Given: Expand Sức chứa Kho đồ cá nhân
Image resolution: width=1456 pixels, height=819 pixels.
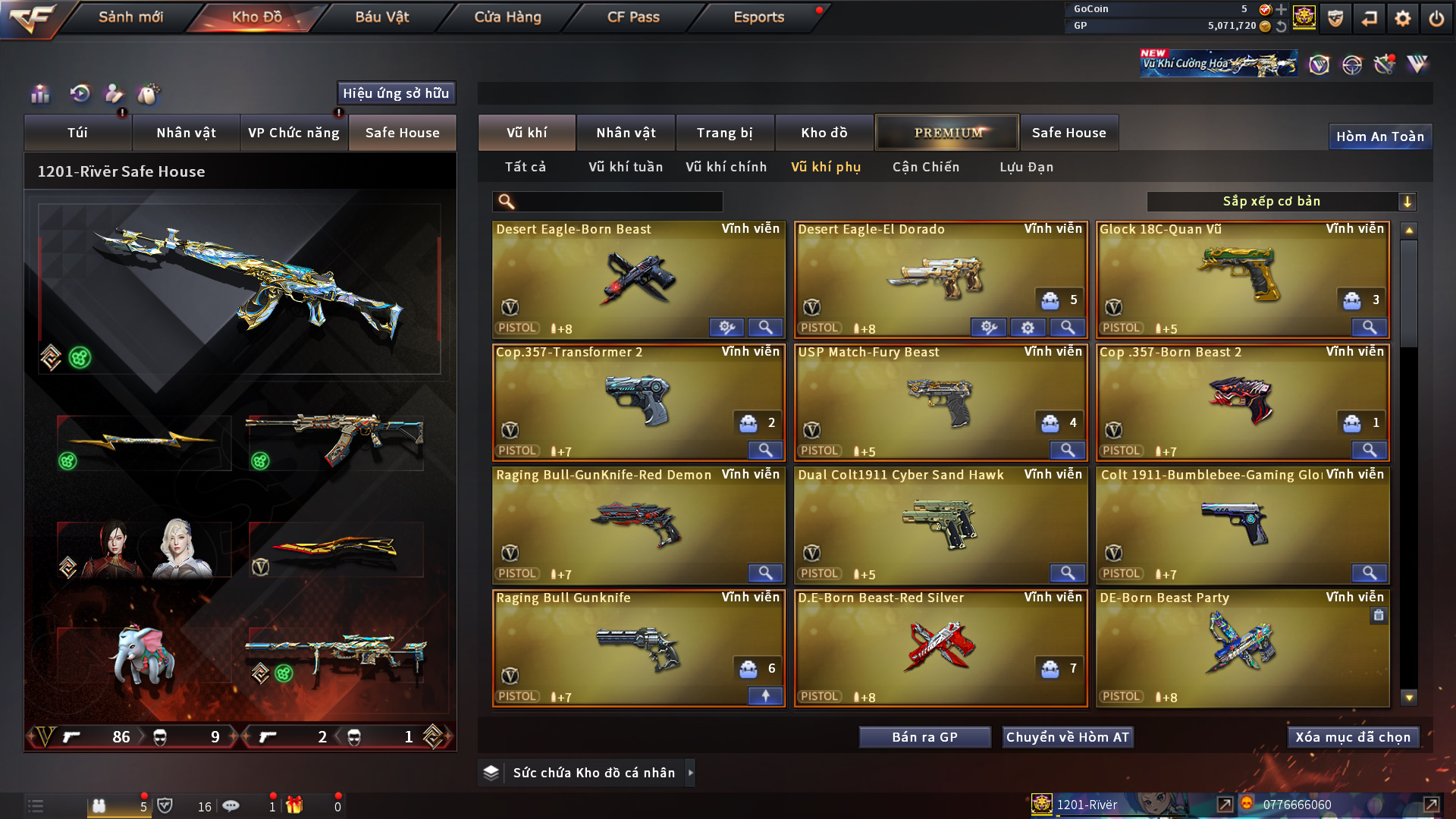Looking at the screenshot, I should pos(689,773).
